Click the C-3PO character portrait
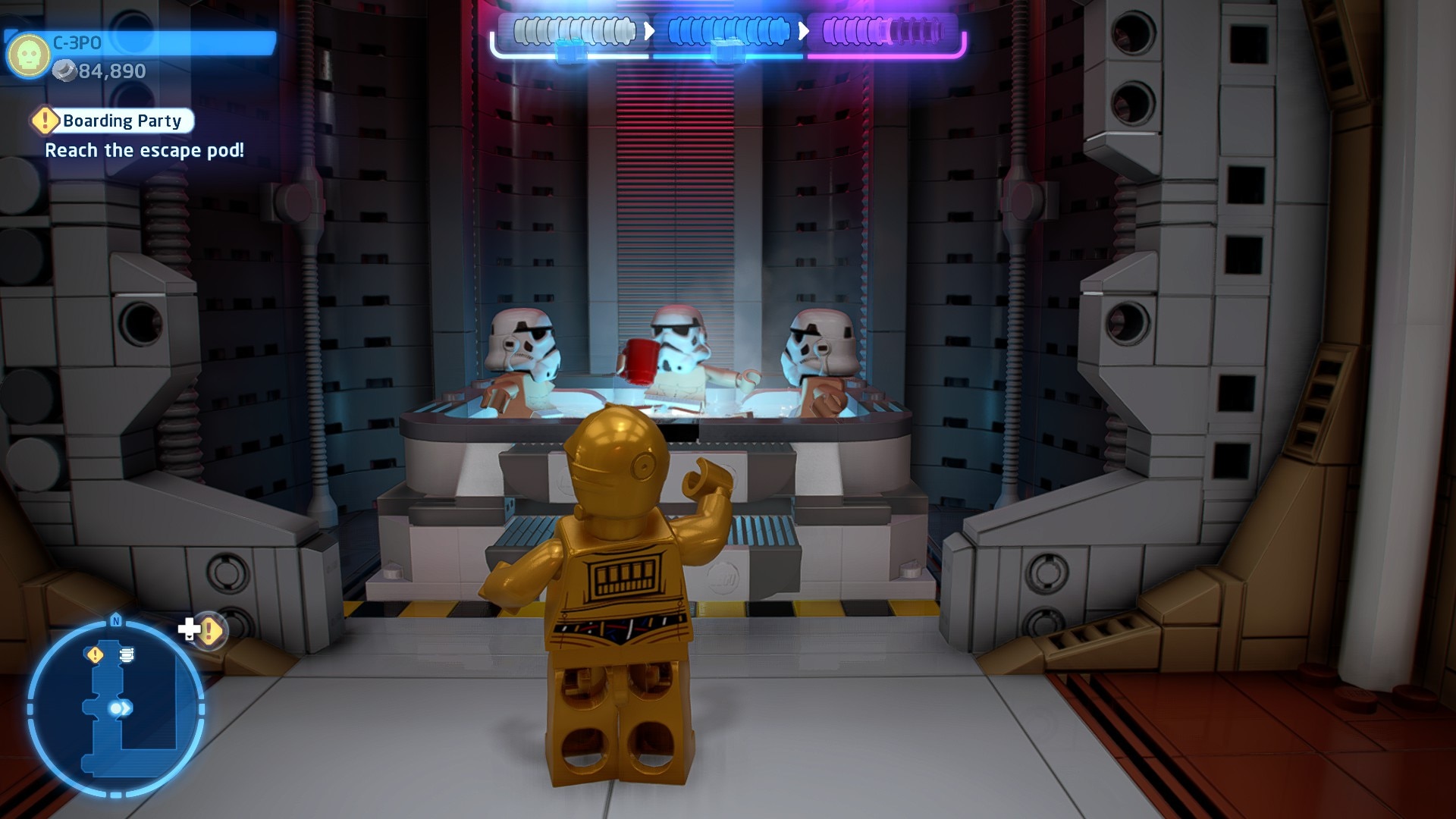1456x819 pixels. pos(28,54)
